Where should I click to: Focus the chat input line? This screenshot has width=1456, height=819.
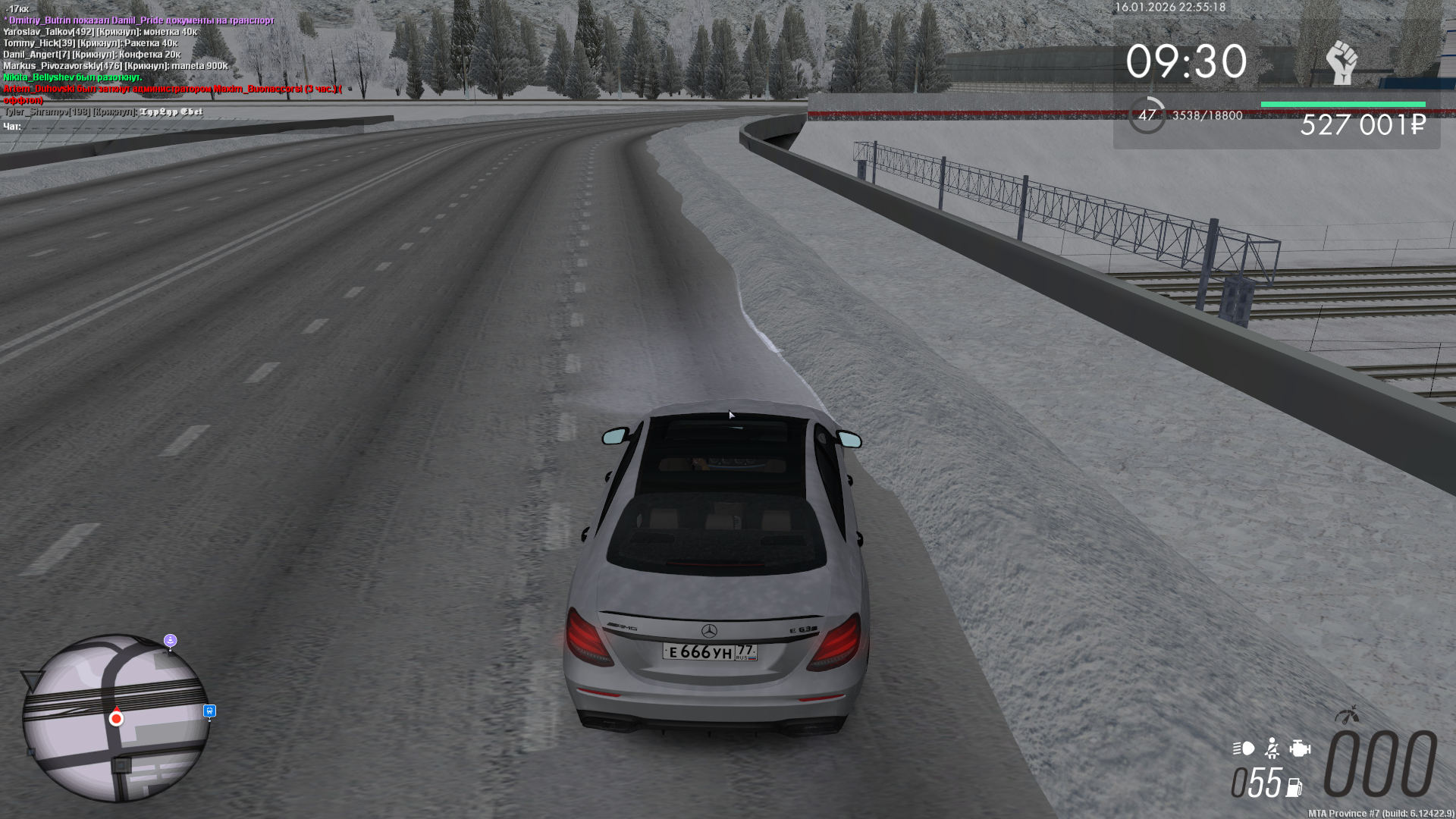click(182, 127)
